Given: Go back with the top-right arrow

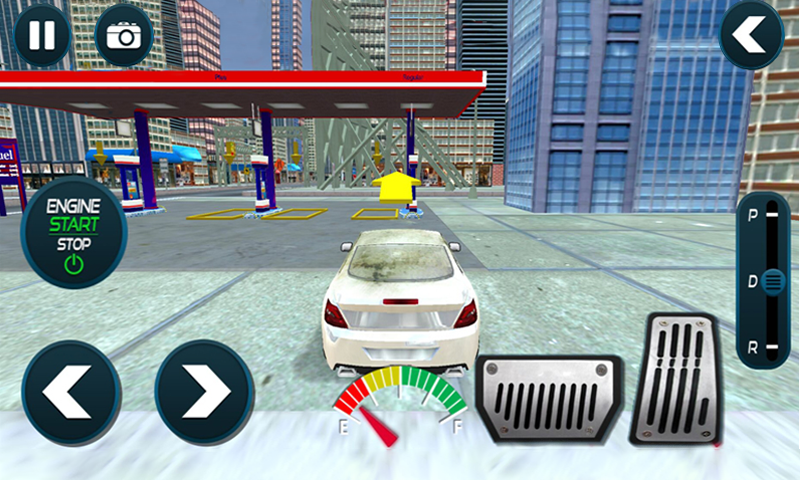Looking at the screenshot, I should click(751, 35).
